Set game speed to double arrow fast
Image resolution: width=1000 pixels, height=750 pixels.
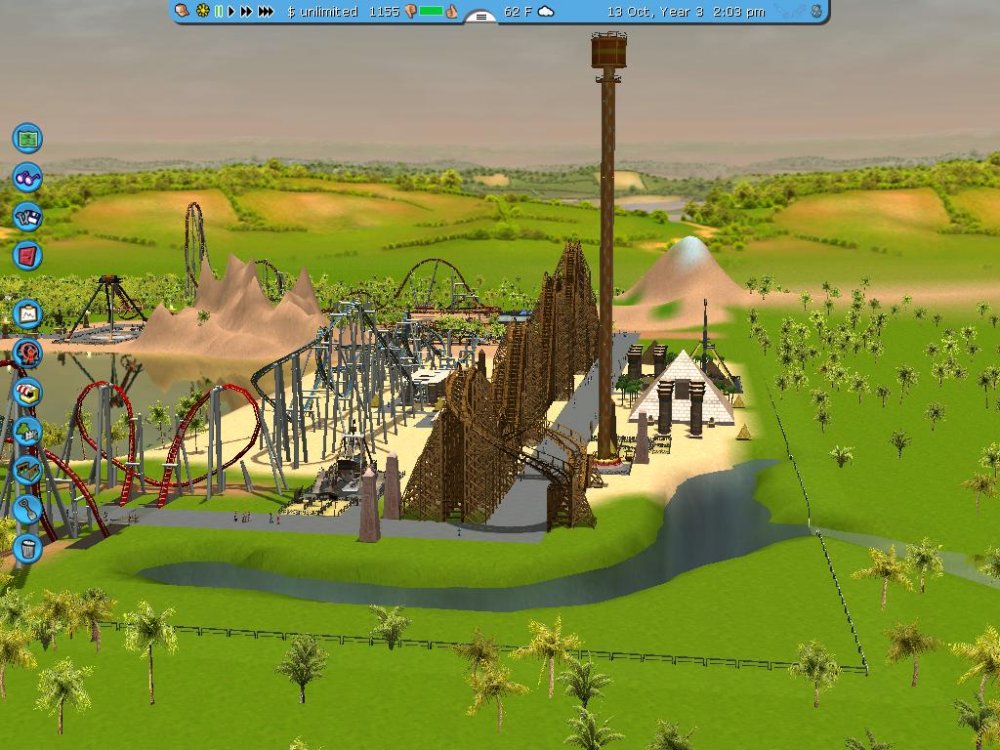(246, 11)
